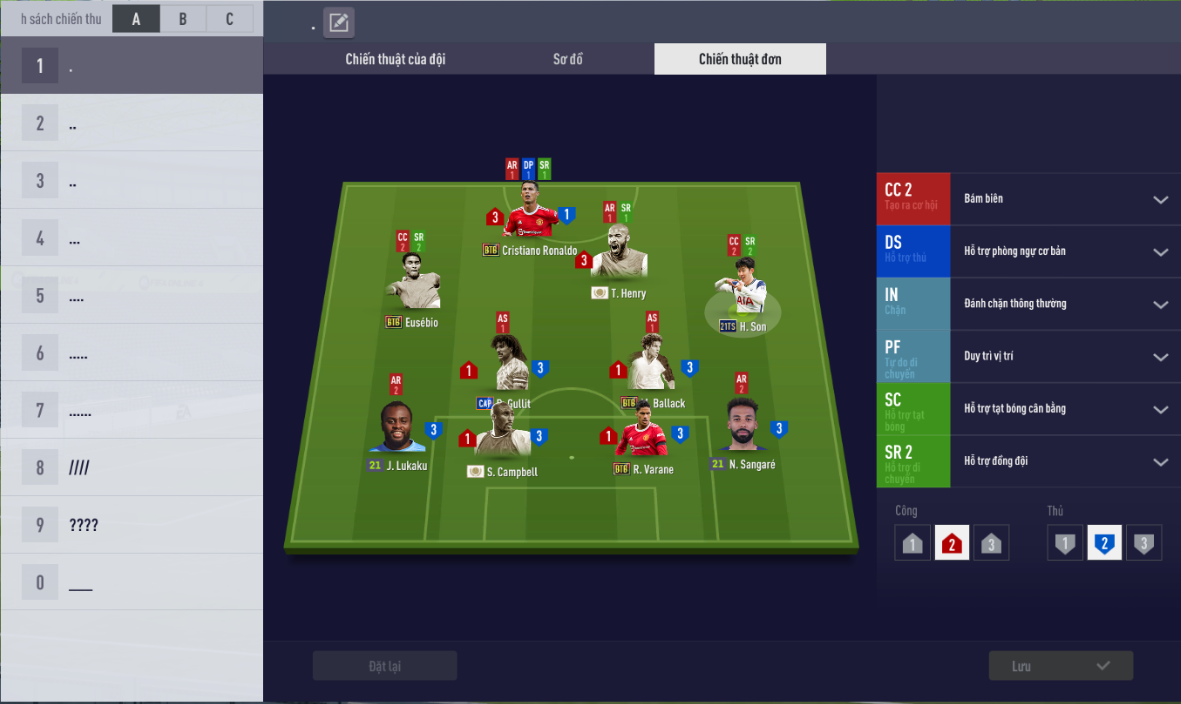Expand the PF Duy trì vị trí dropdown
The image size is (1181, 704).
click(1160, 357)
